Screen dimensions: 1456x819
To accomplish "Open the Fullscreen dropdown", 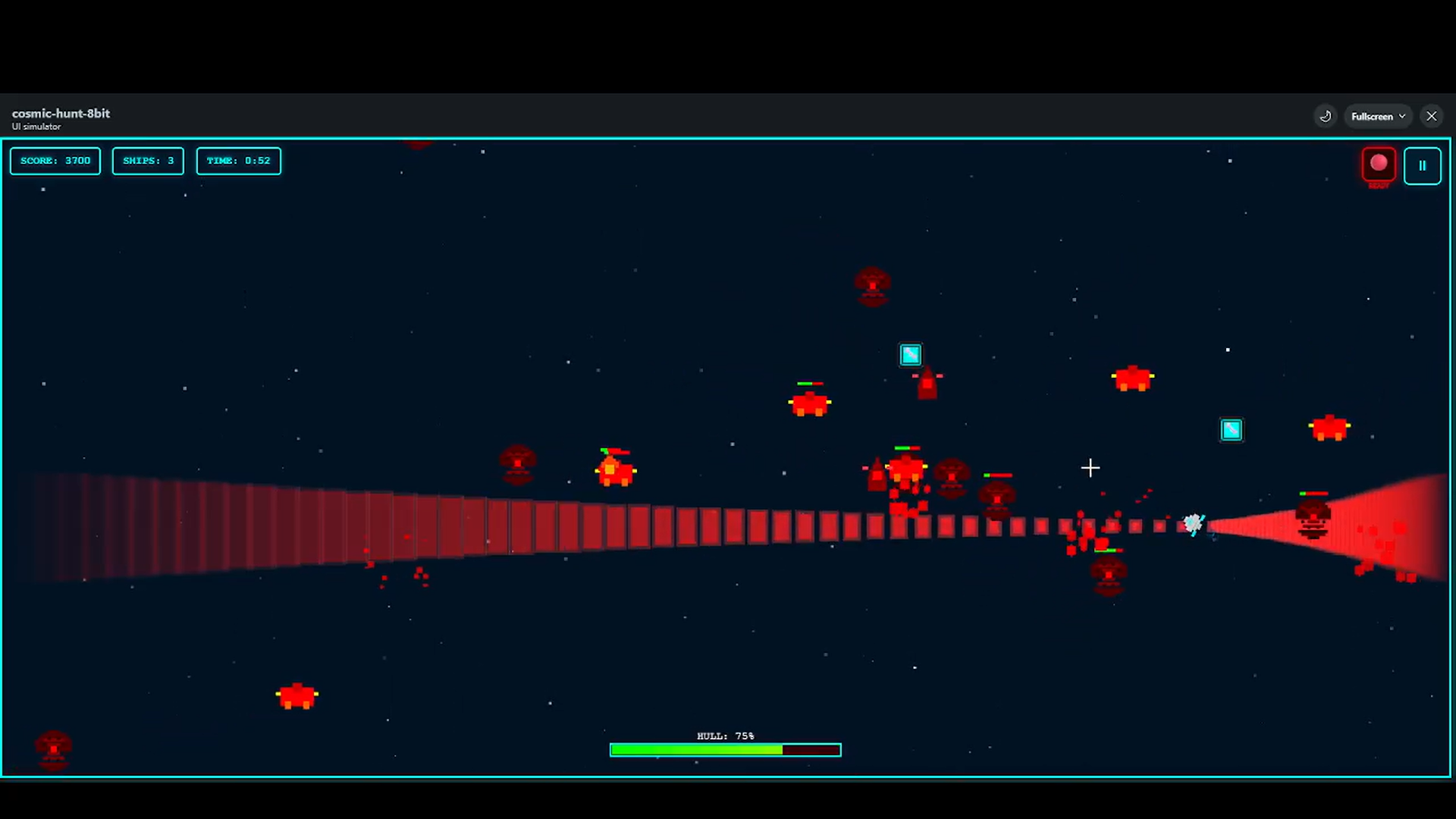I will coord(1377,116).
